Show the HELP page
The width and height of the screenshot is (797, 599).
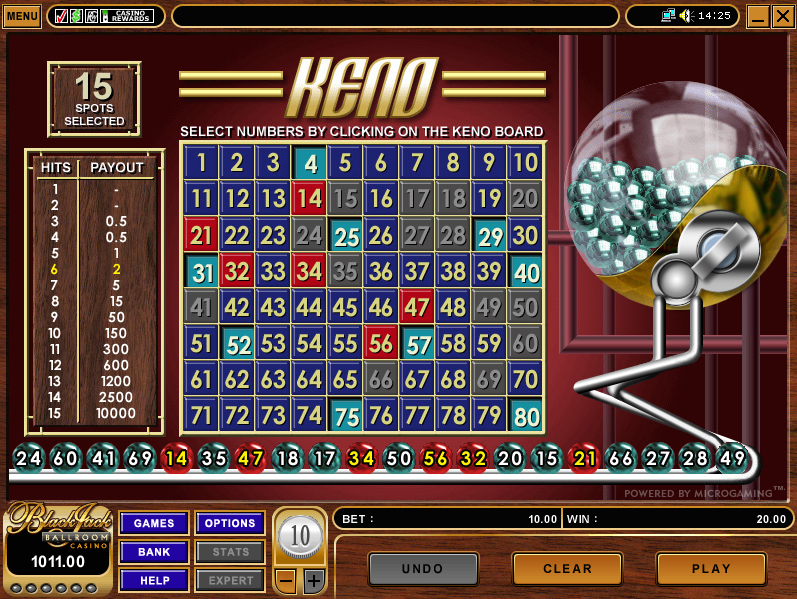(154, 580)
